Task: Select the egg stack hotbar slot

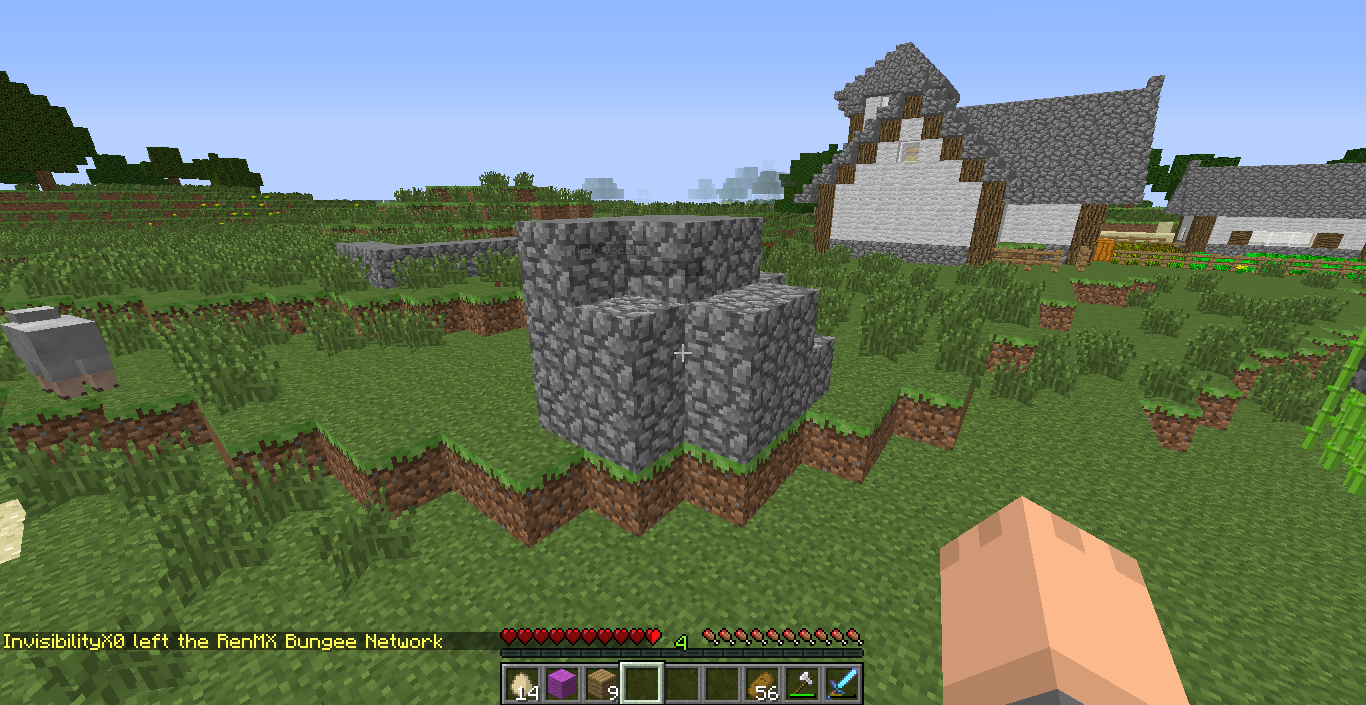Action: pyautogui.click(x=521, y=684)
